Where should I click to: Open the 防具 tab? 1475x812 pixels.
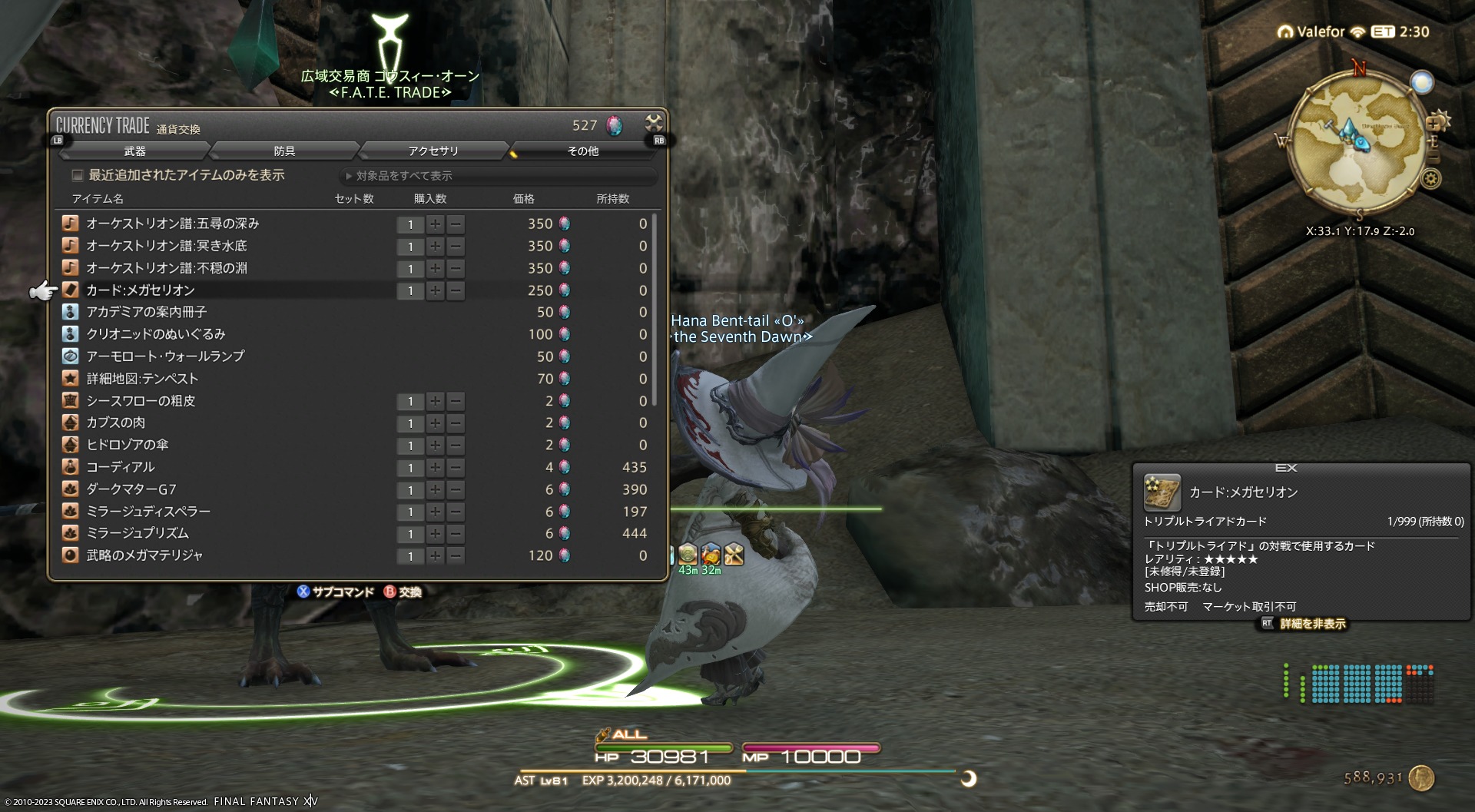[284, 151]
